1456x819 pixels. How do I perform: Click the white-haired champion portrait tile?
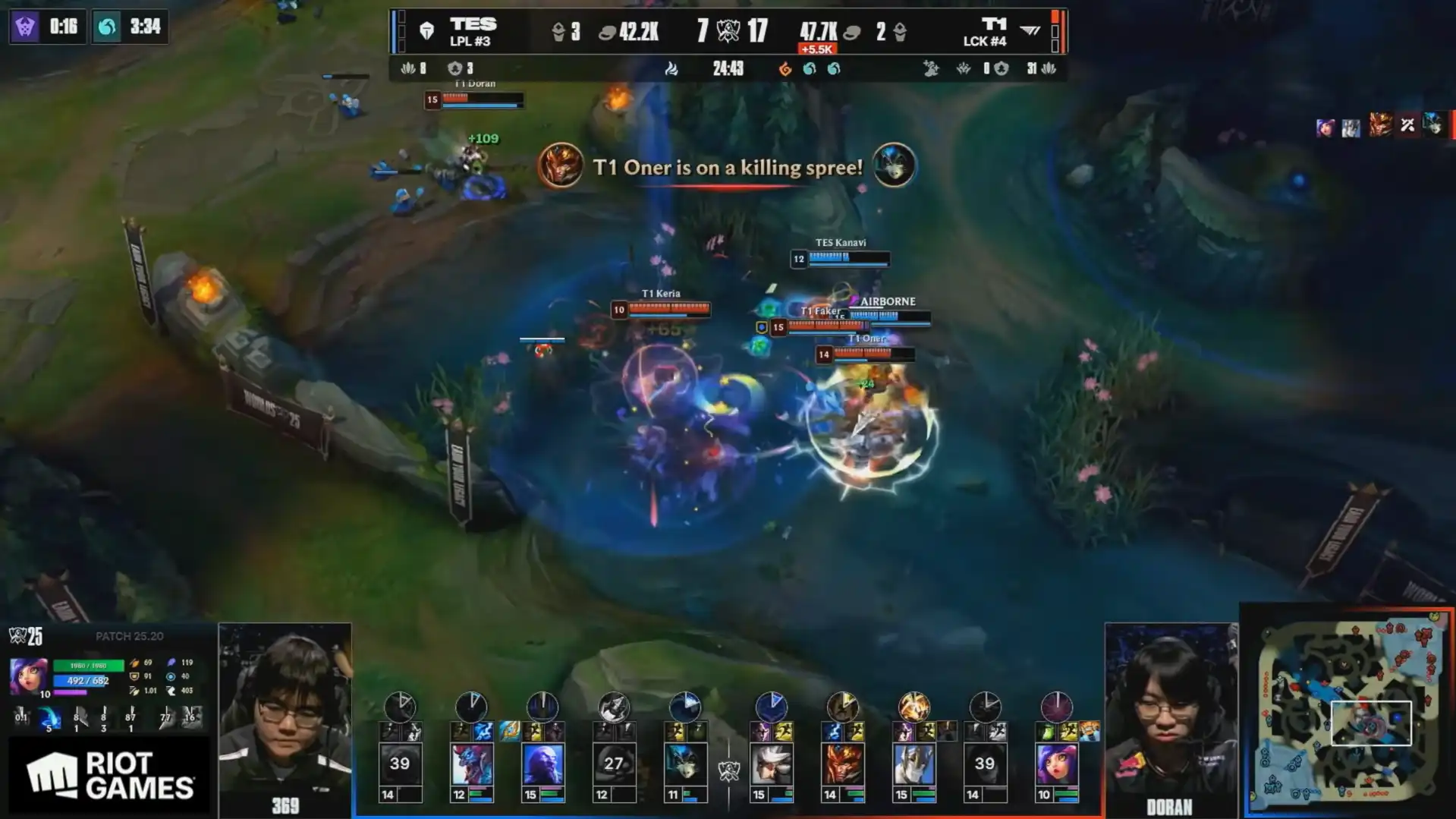pos(771,764)
